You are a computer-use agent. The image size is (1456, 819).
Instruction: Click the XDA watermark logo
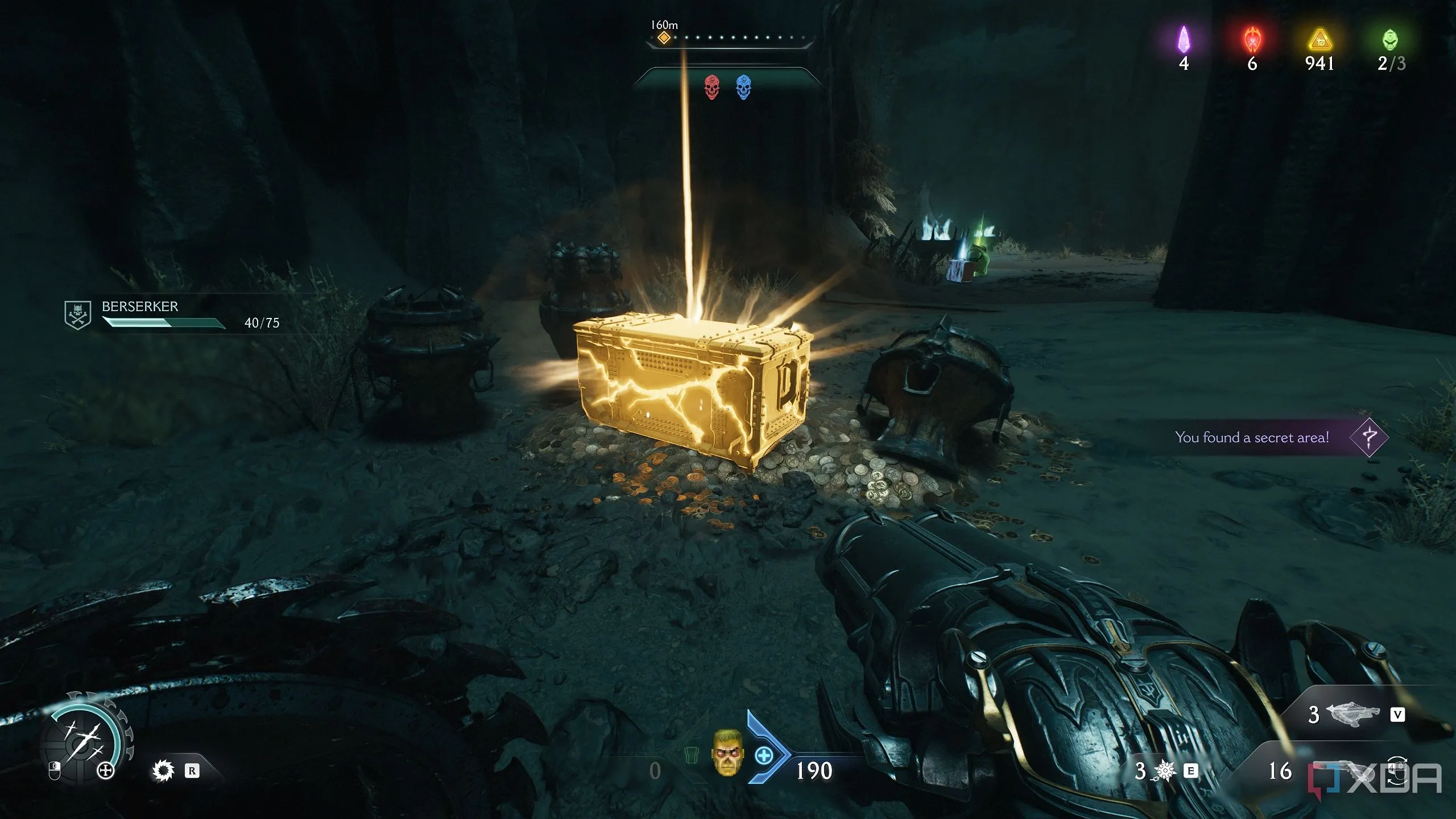[x=1376, y=778]
